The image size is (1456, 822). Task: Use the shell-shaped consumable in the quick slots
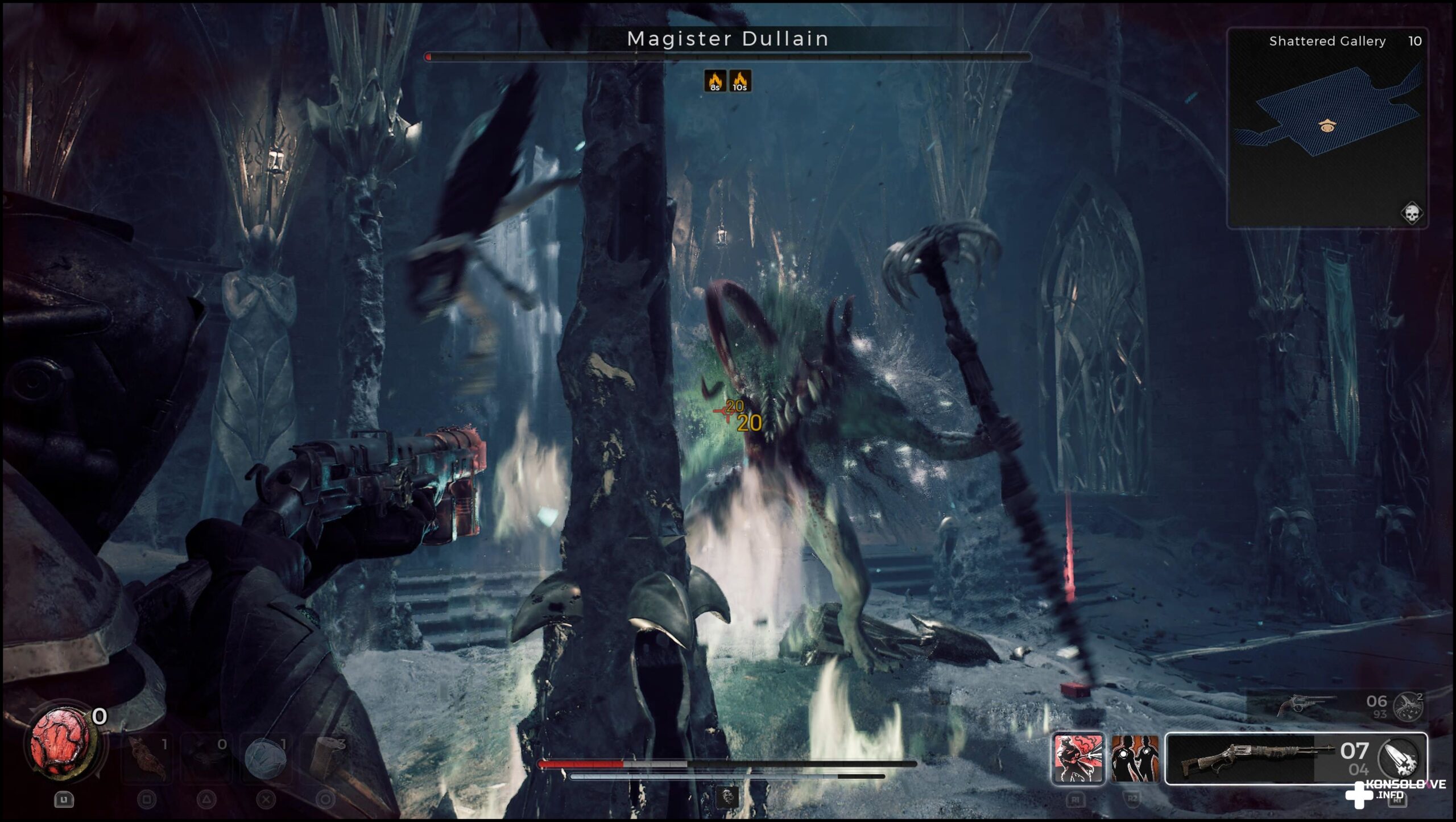[148, 758]
